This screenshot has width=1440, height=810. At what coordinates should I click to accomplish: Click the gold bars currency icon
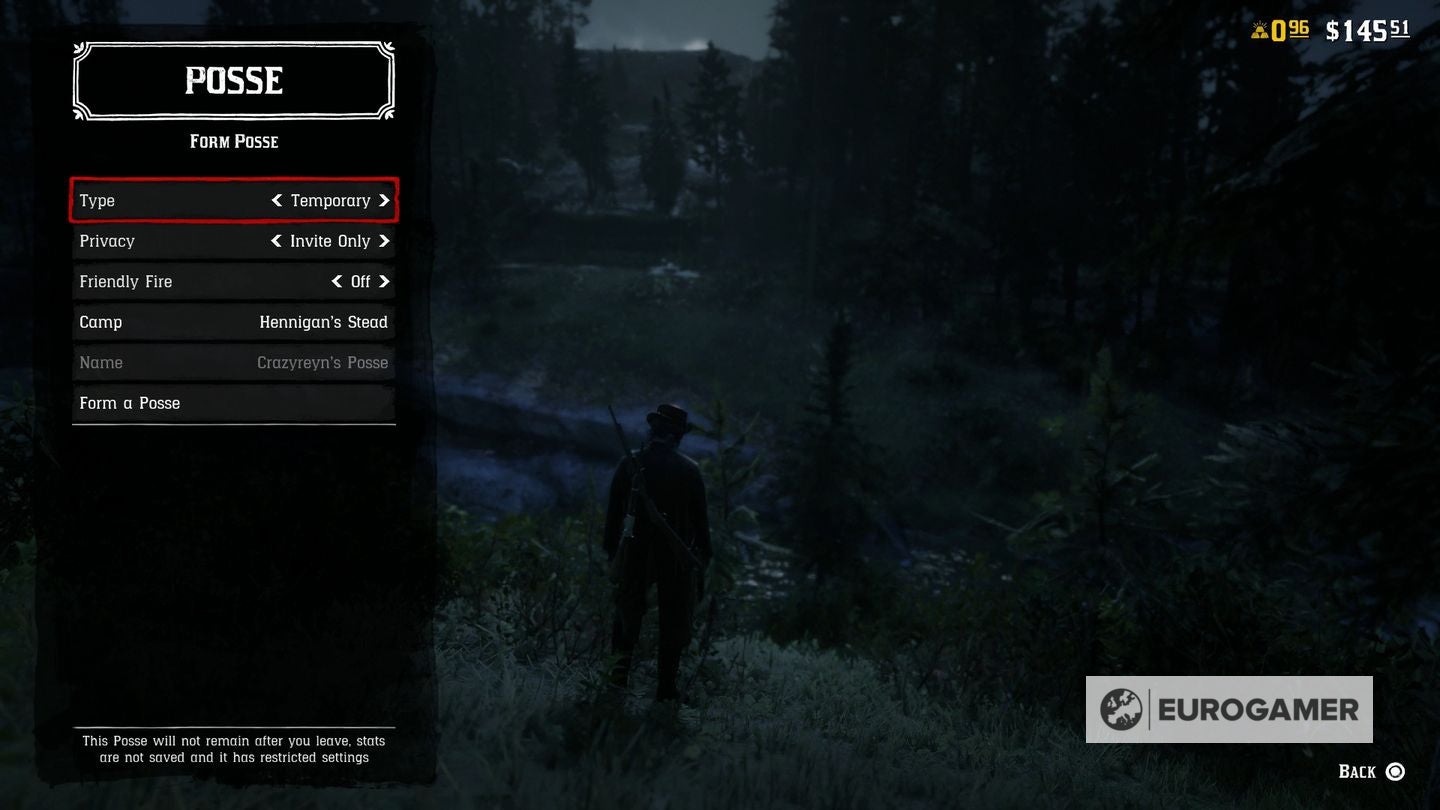[x=1258, y=29]
